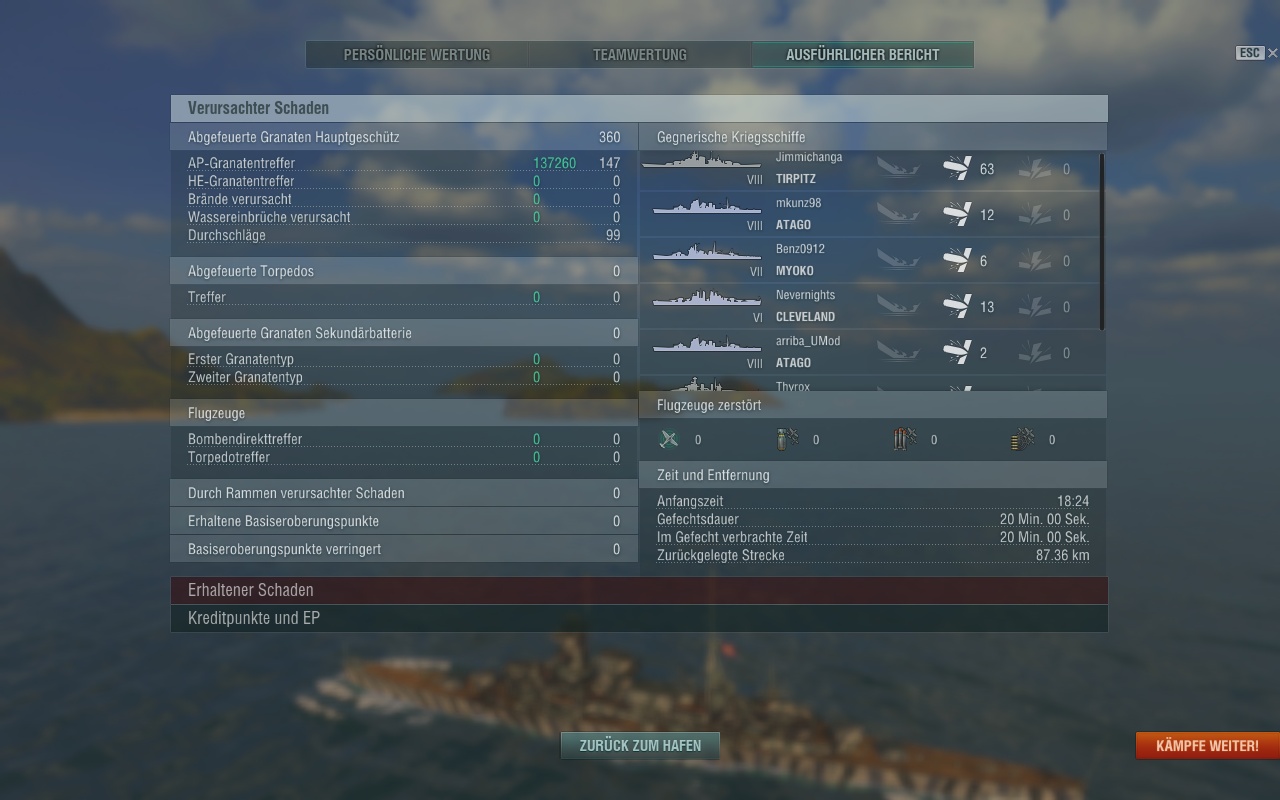The height and width of the screenshot is (800, 1280).
Task: Expand the Kreditpunkte und EP section
Action: 639,618
